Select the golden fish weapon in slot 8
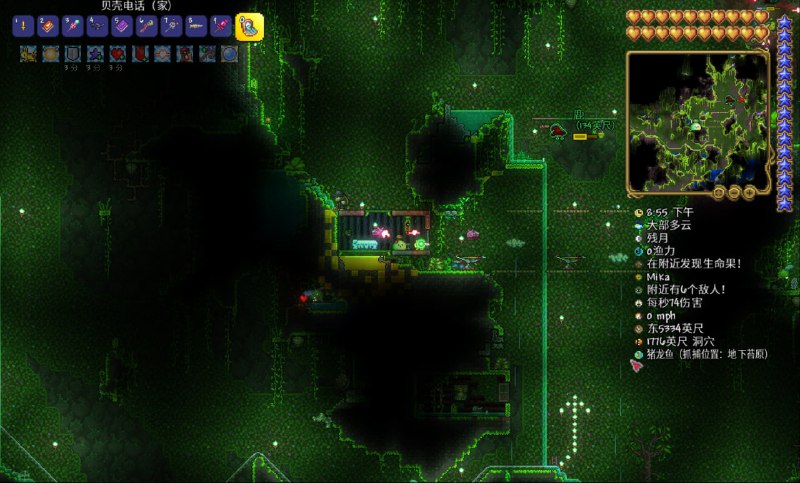Image resolution: width=800 pixels, height=483 pixels. tap(197, 27)
